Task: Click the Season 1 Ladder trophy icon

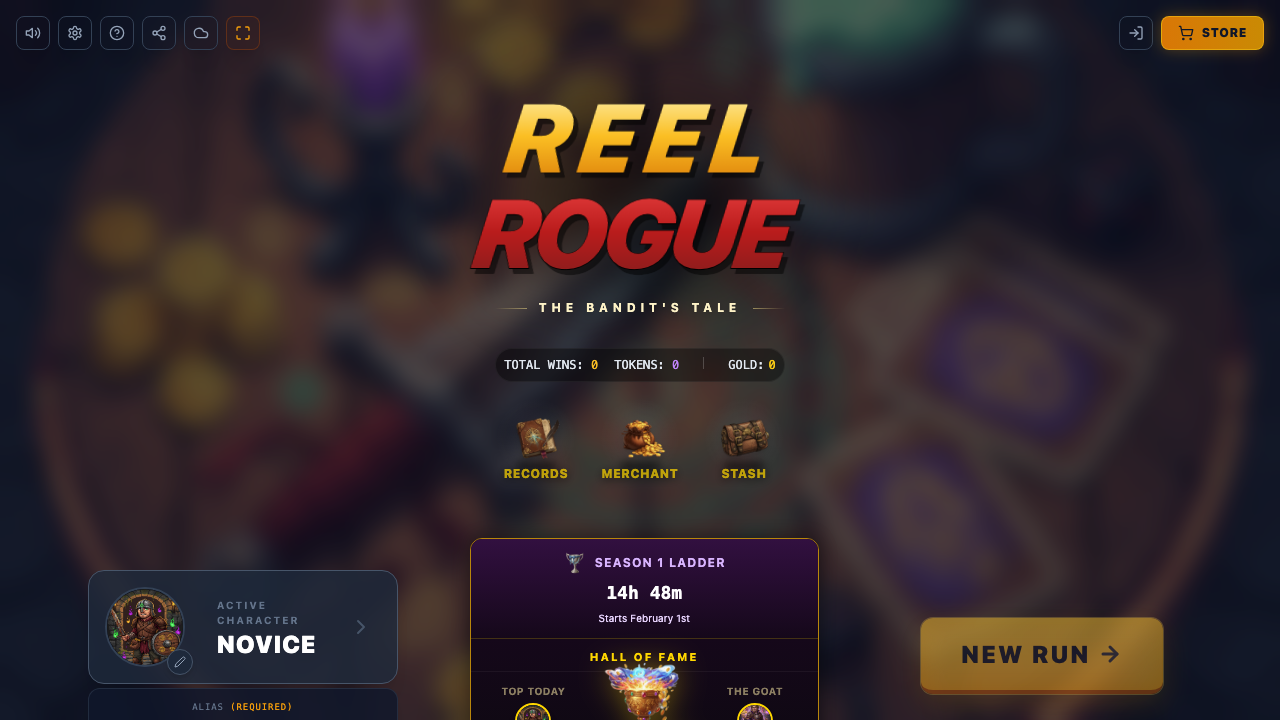Action: (573, 562)
